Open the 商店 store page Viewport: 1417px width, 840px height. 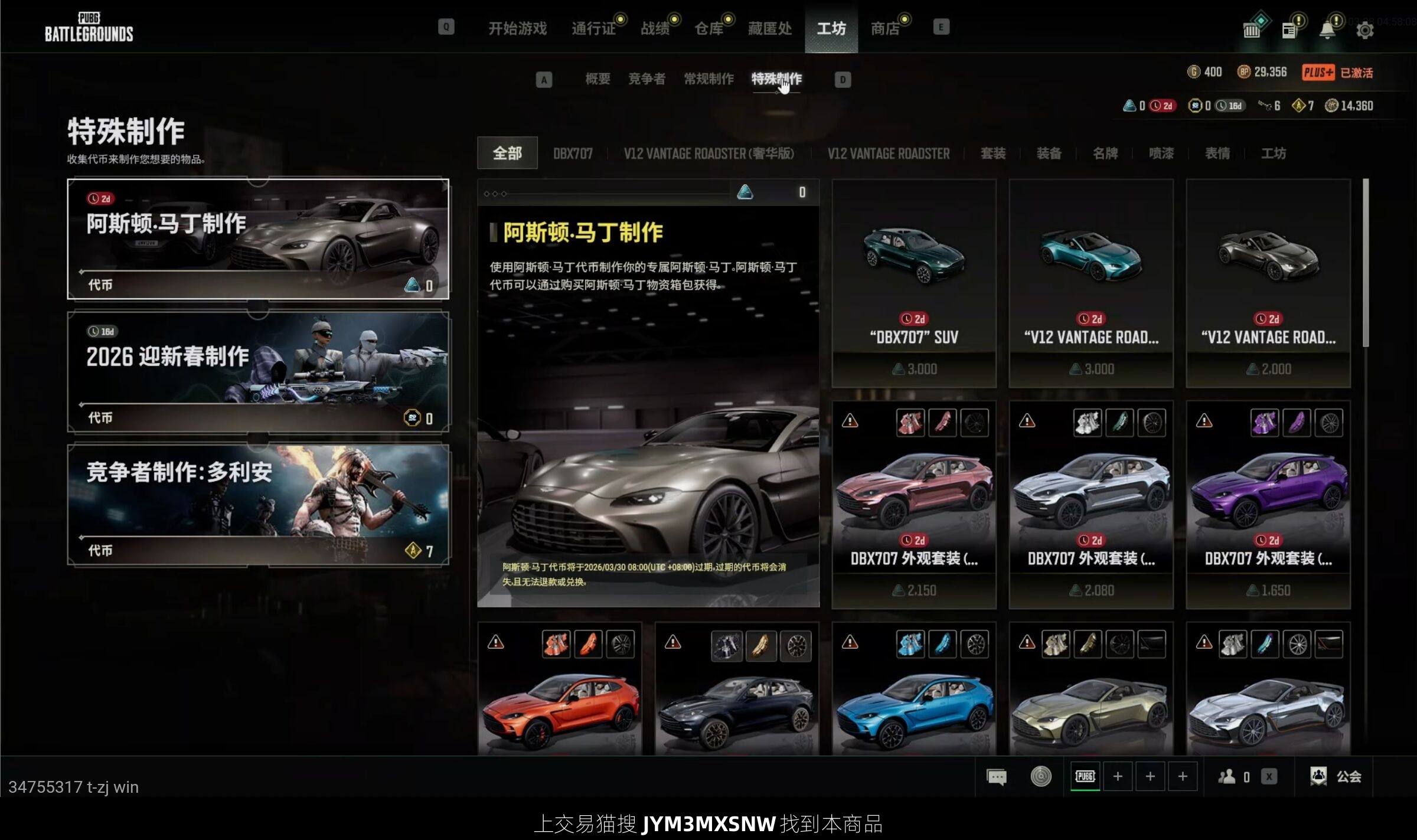click(x=885, y=28)
